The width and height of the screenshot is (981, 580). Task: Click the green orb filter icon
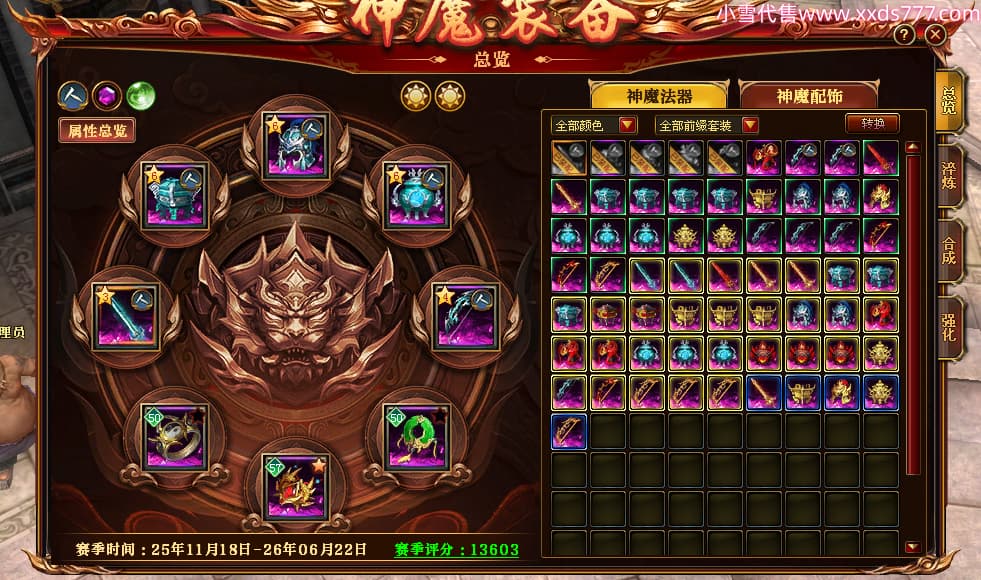[141, 96]
